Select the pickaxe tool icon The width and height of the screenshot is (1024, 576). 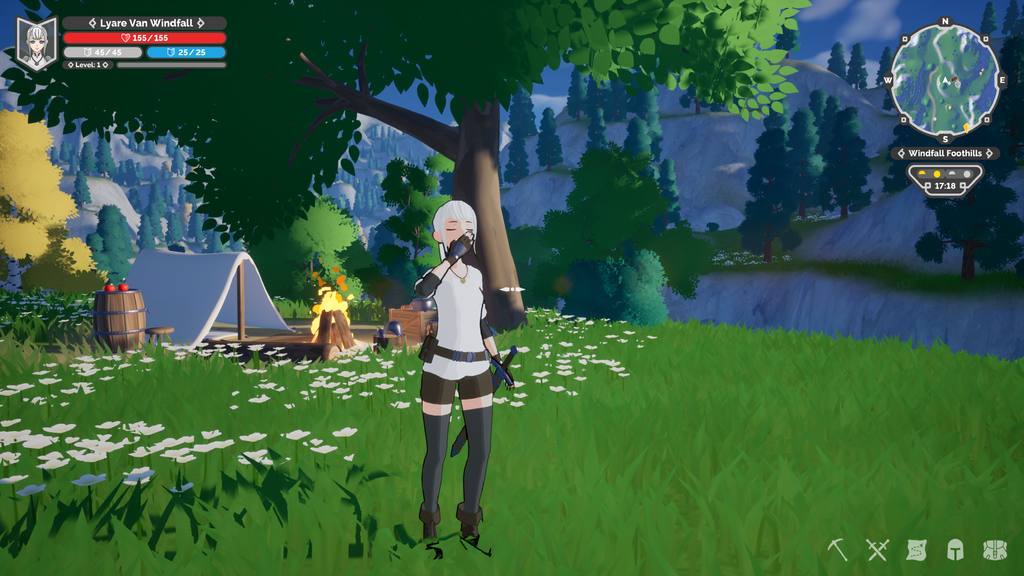838,549
